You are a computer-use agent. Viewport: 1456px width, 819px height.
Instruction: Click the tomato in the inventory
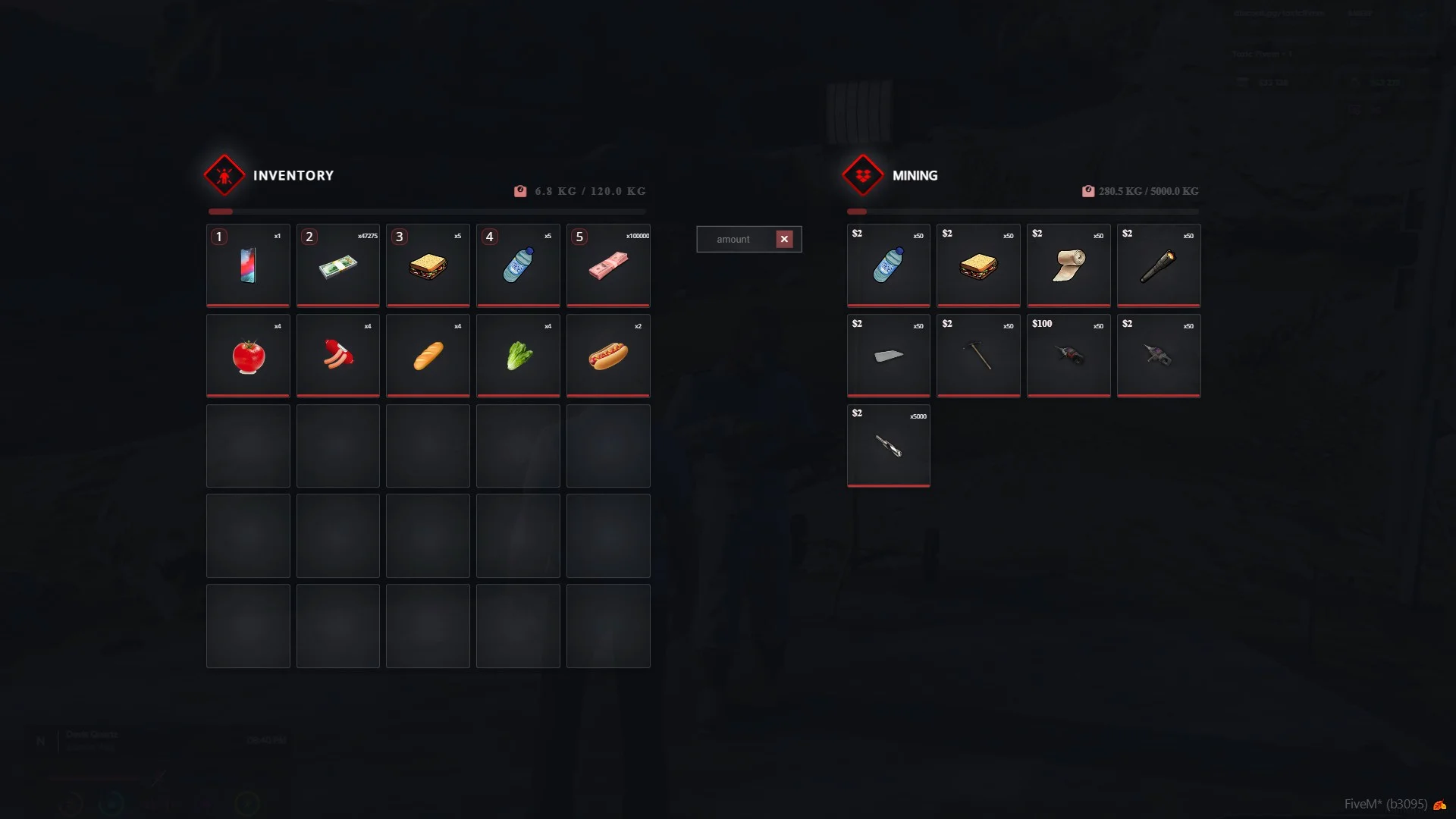(248, 356)
